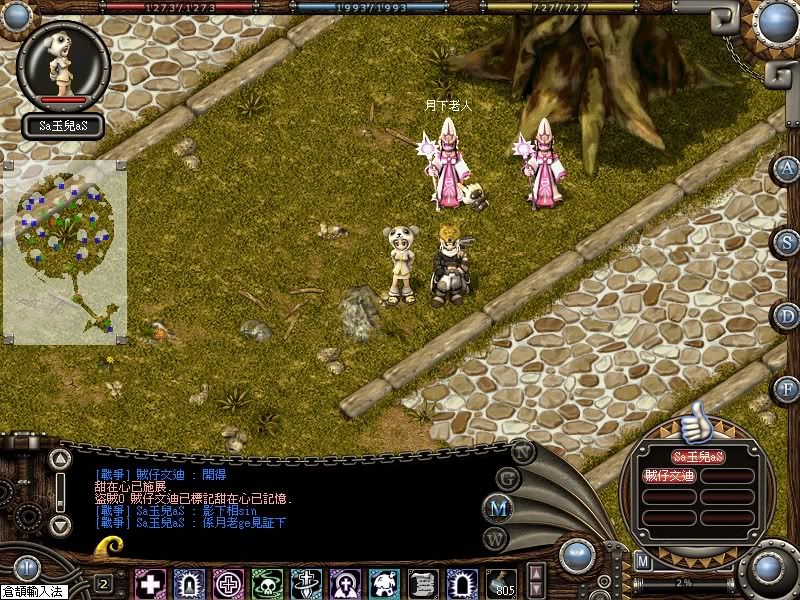Click the F round side button

coord(788,387)
